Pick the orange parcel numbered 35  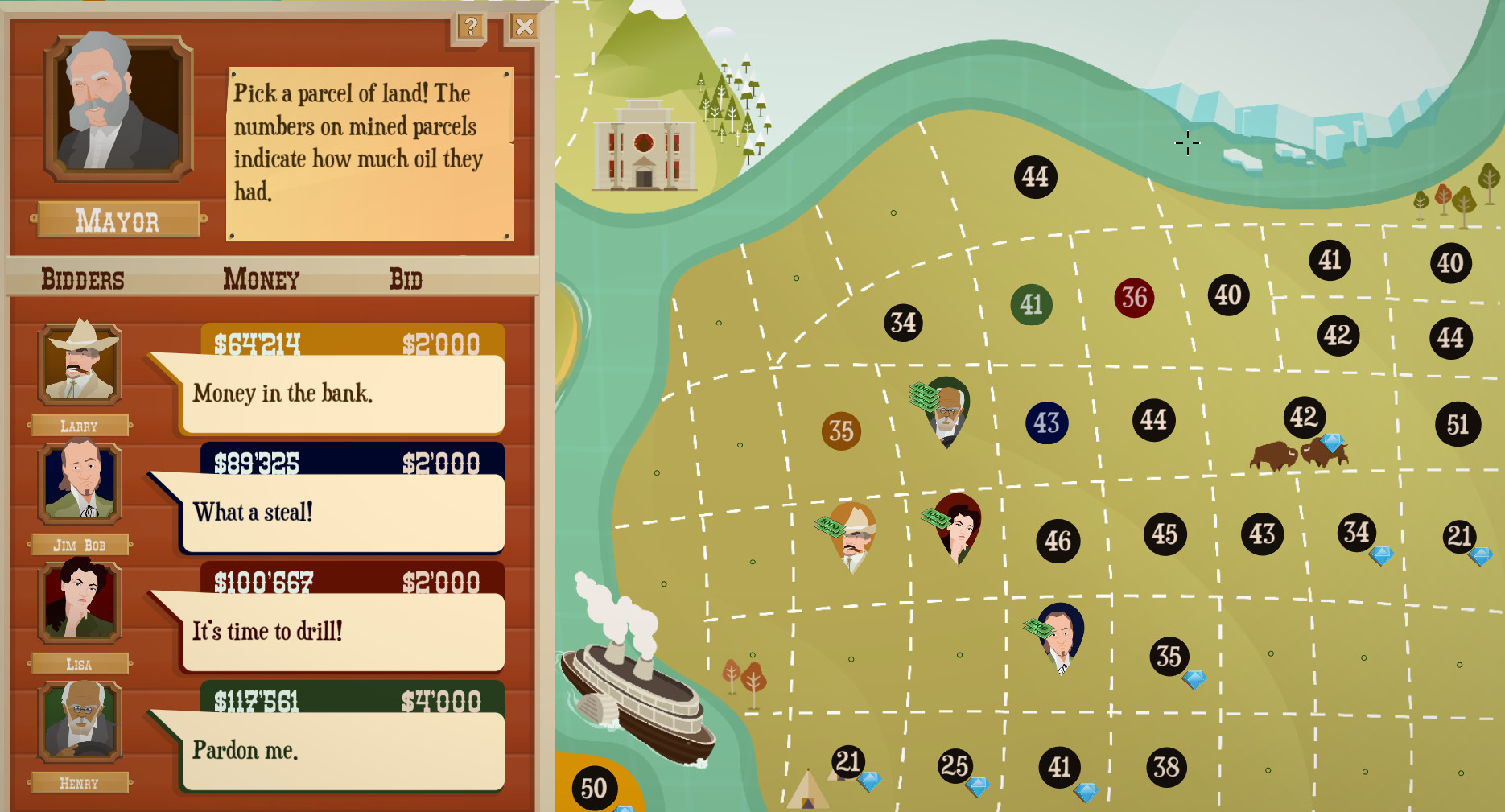[841, 431]
